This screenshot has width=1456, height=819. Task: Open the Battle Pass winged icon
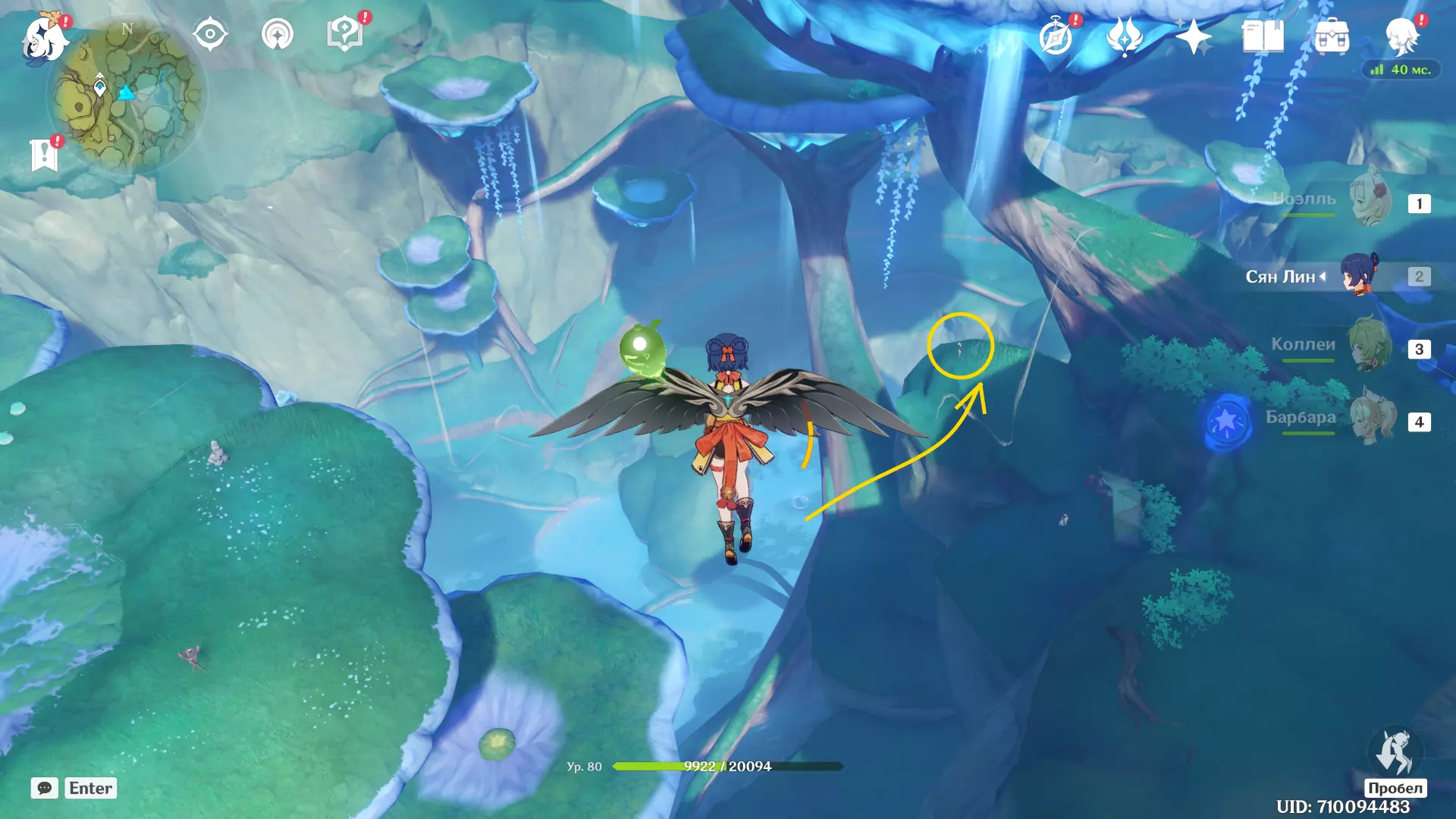(1124, 36)
